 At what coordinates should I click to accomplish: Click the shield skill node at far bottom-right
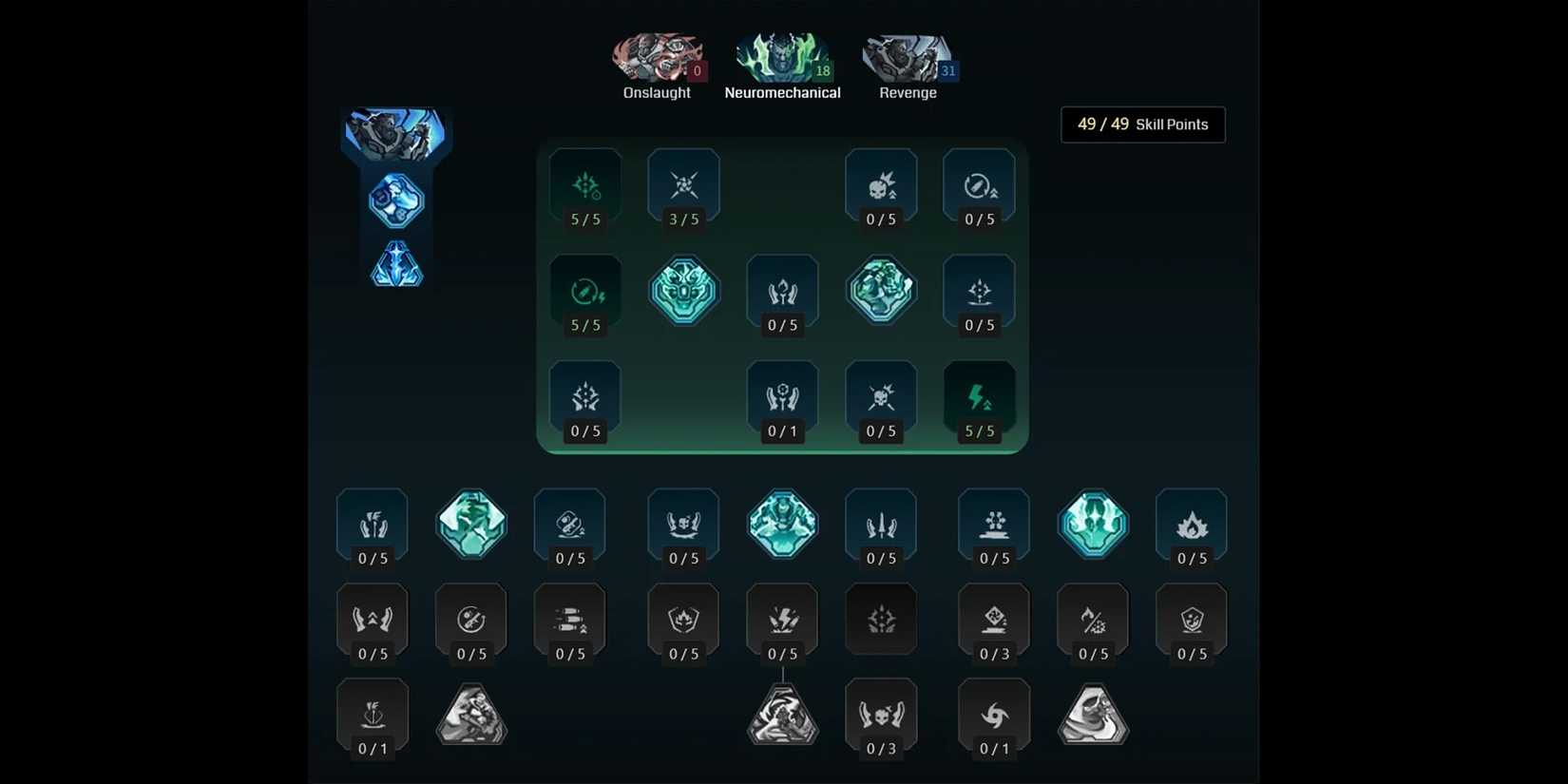click(1192, 620)
